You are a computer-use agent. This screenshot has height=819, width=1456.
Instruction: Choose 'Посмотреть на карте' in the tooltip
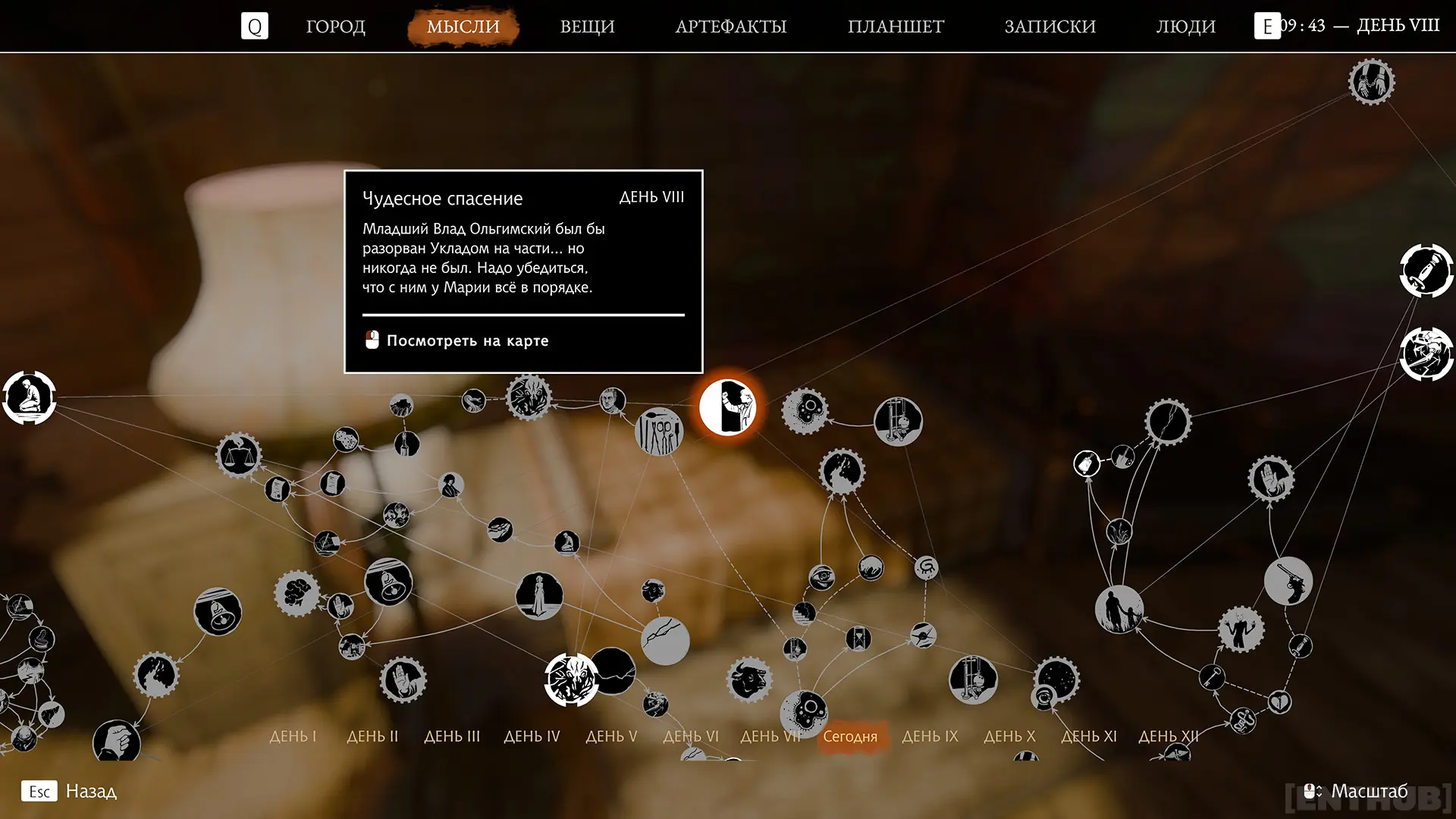coord(466,340)
